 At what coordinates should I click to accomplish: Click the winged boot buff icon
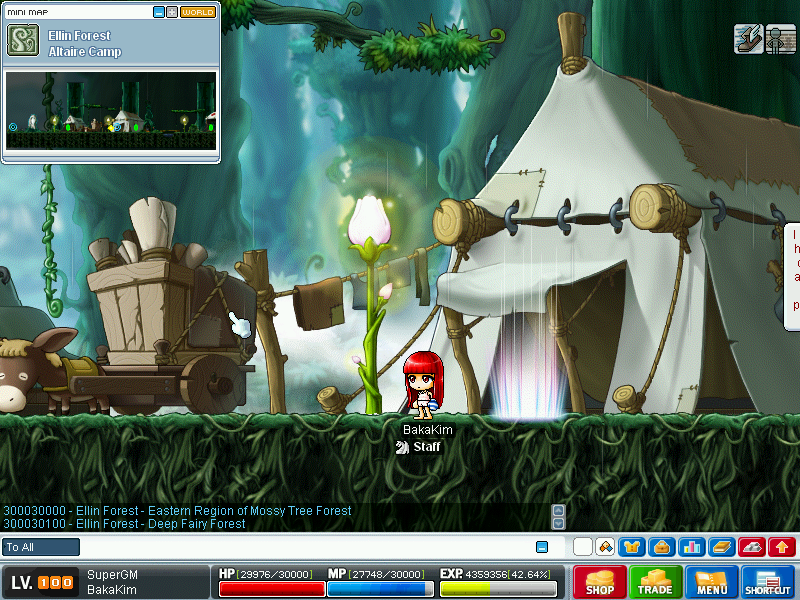pyautogui.click(x=748, y=39)
